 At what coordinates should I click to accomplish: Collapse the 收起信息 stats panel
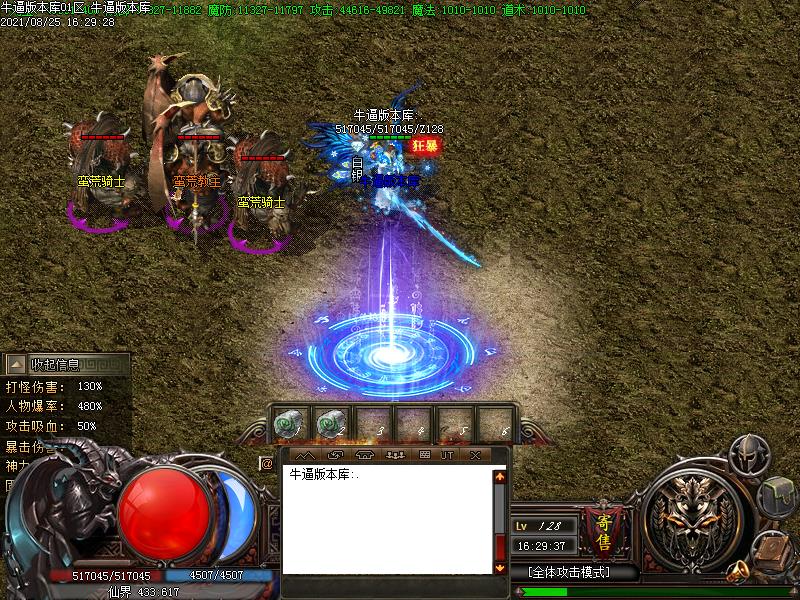[17, 364]
